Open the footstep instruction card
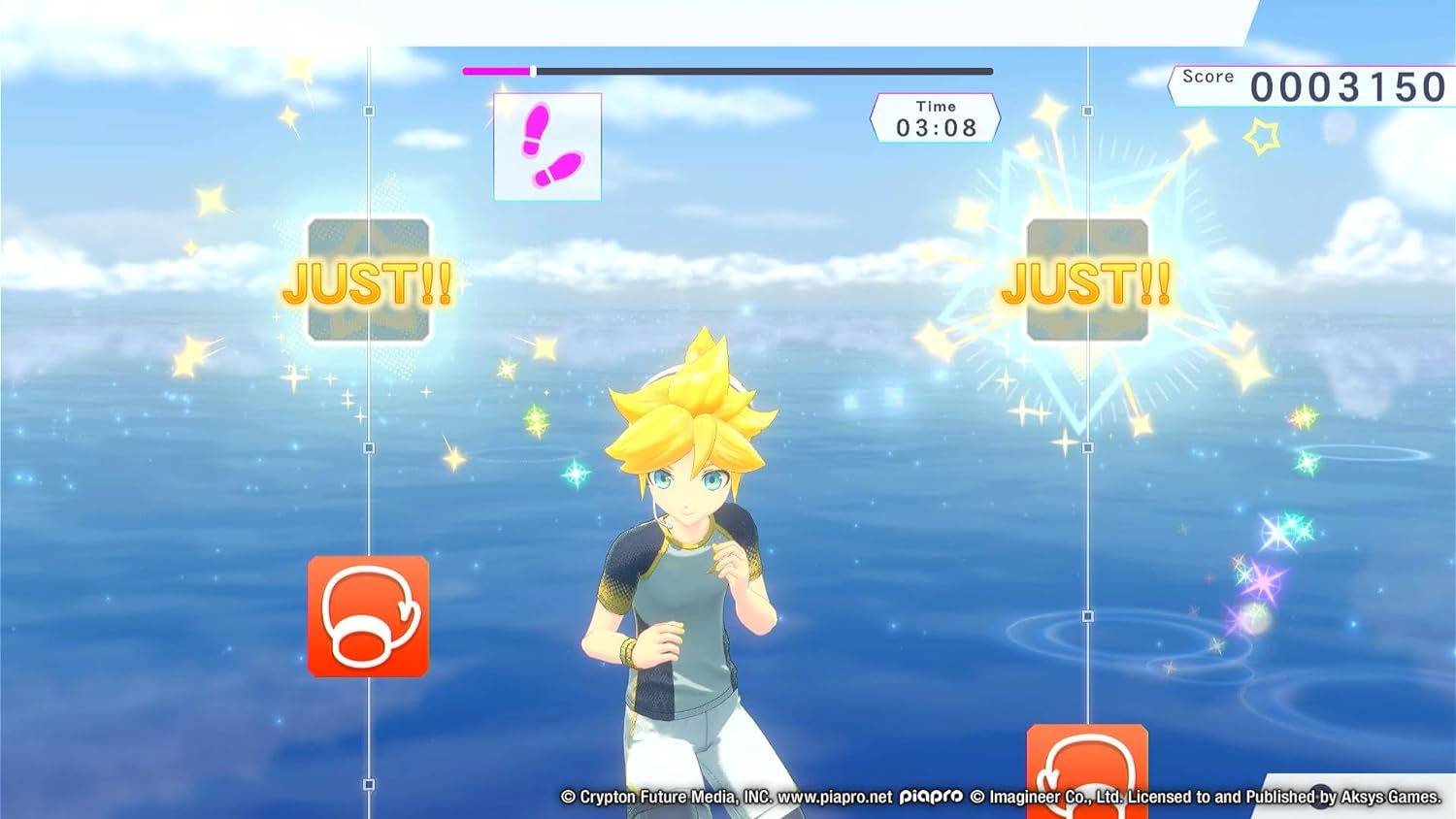This screenshot has height=819, width=1456. pos(548,146)
